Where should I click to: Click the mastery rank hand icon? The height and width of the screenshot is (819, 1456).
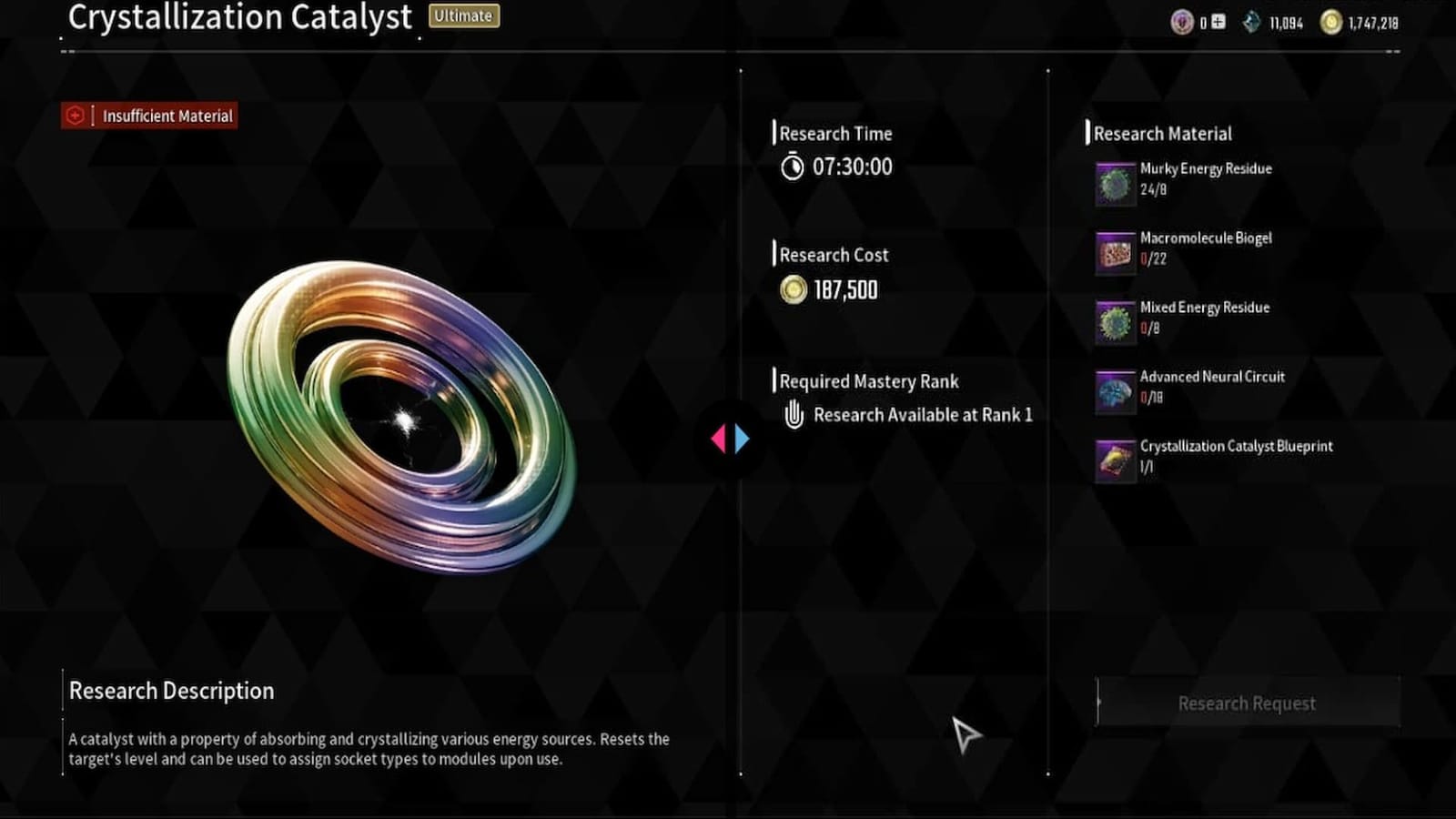click(x=794, y=415)
